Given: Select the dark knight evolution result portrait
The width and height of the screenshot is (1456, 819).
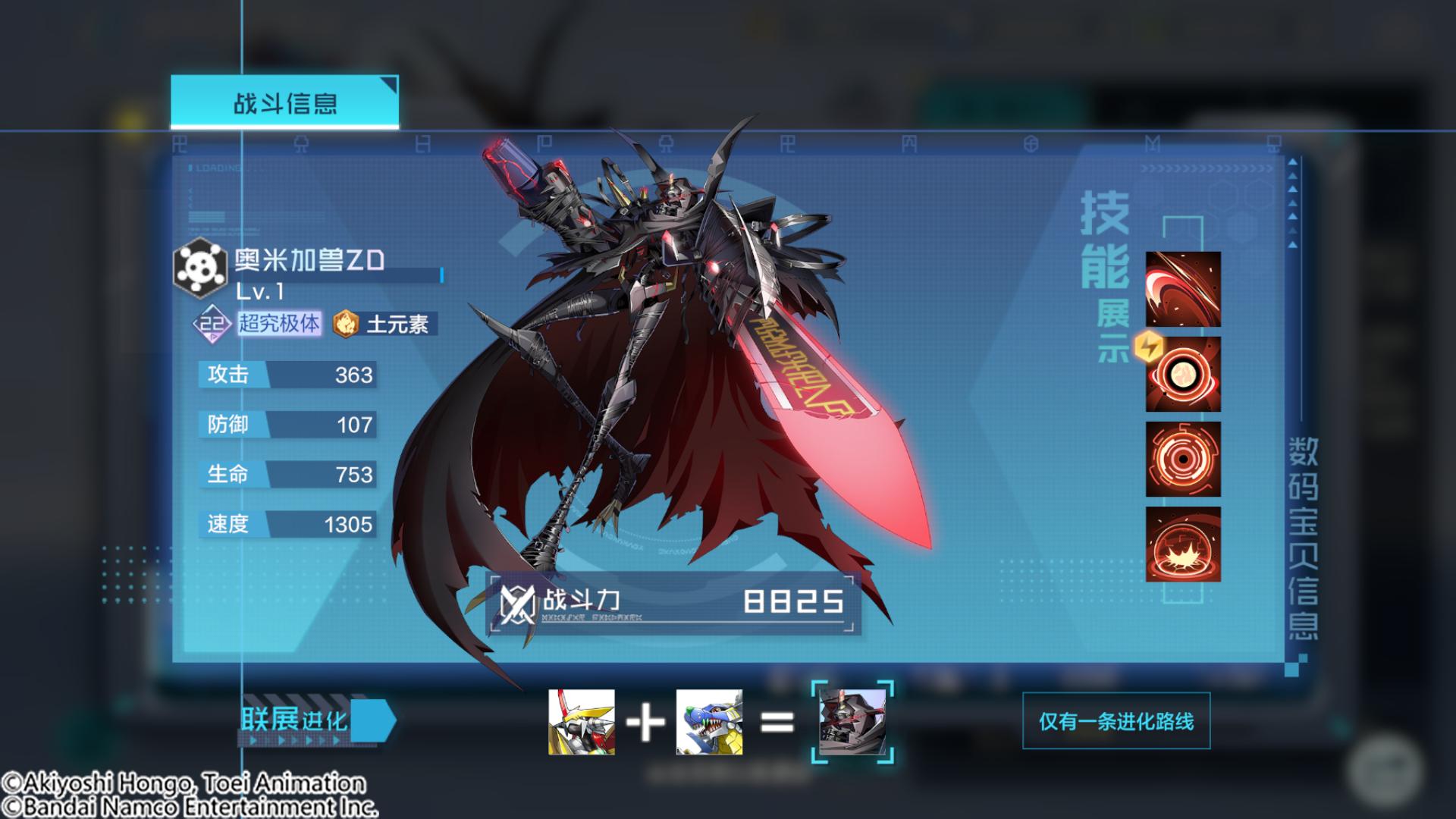Looking at the screenshot, I should coord(852,722).
